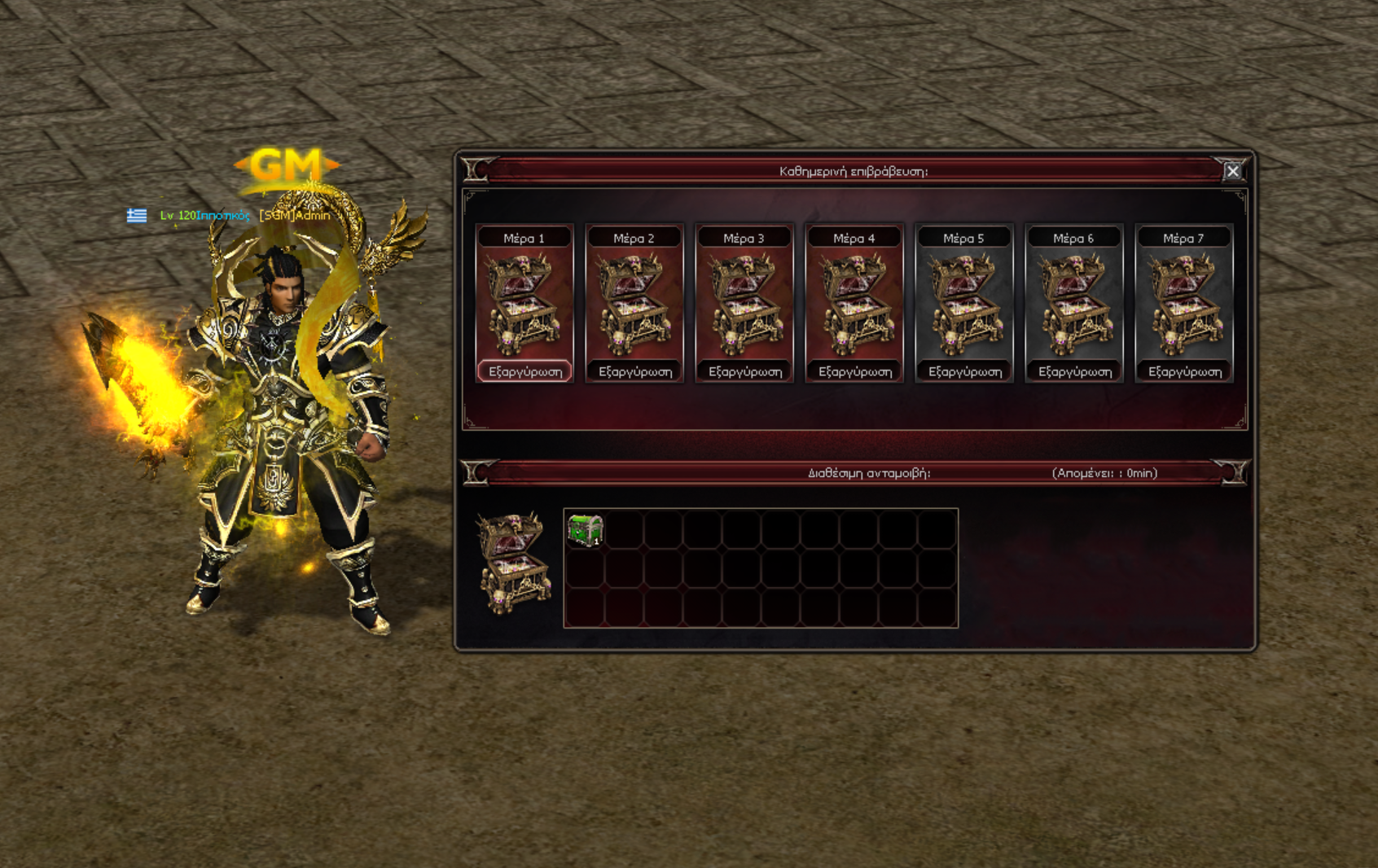Close the daily reward window

point(1232,171)
